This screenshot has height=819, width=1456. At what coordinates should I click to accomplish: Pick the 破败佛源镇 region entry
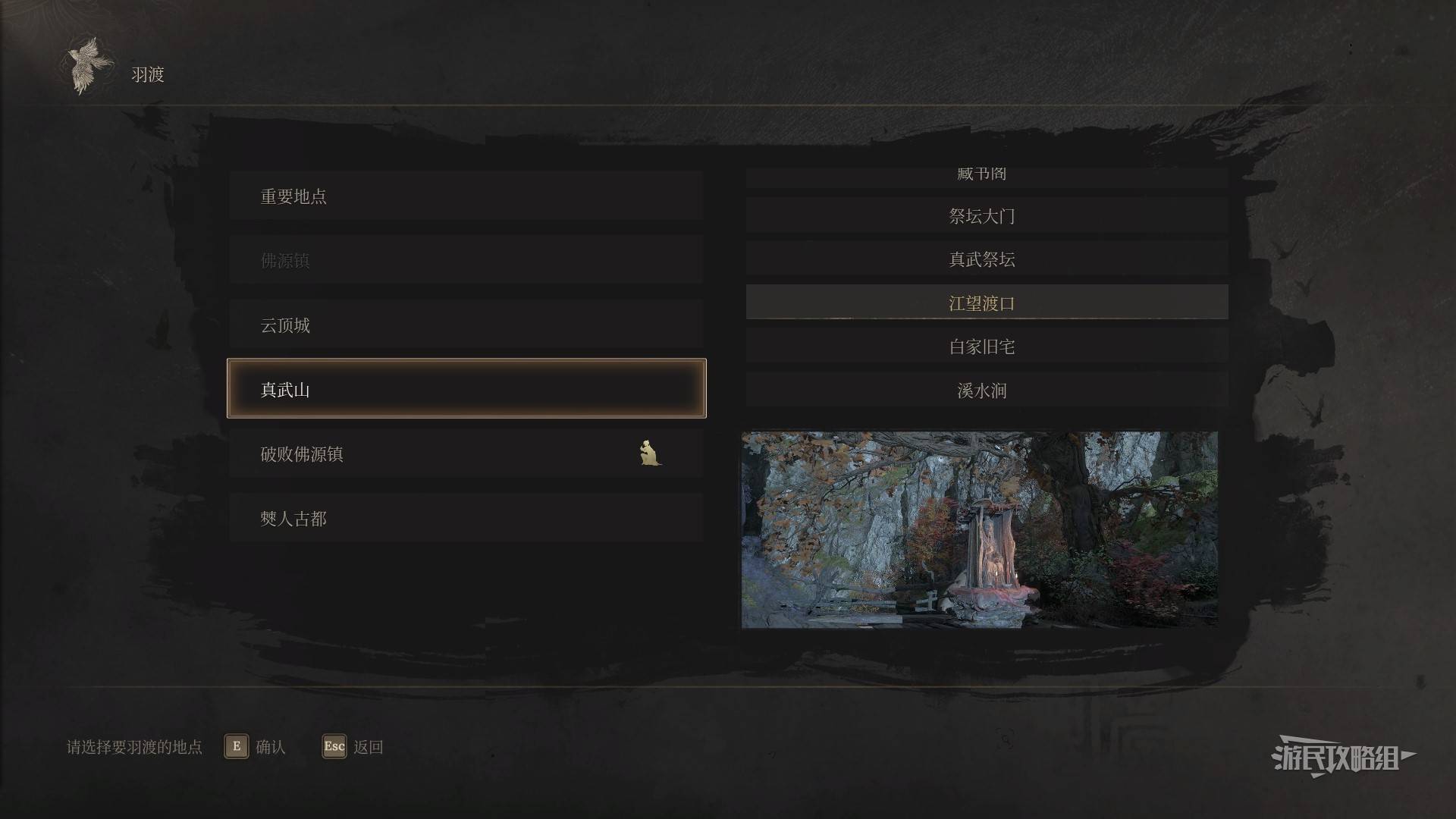[466, 454]
